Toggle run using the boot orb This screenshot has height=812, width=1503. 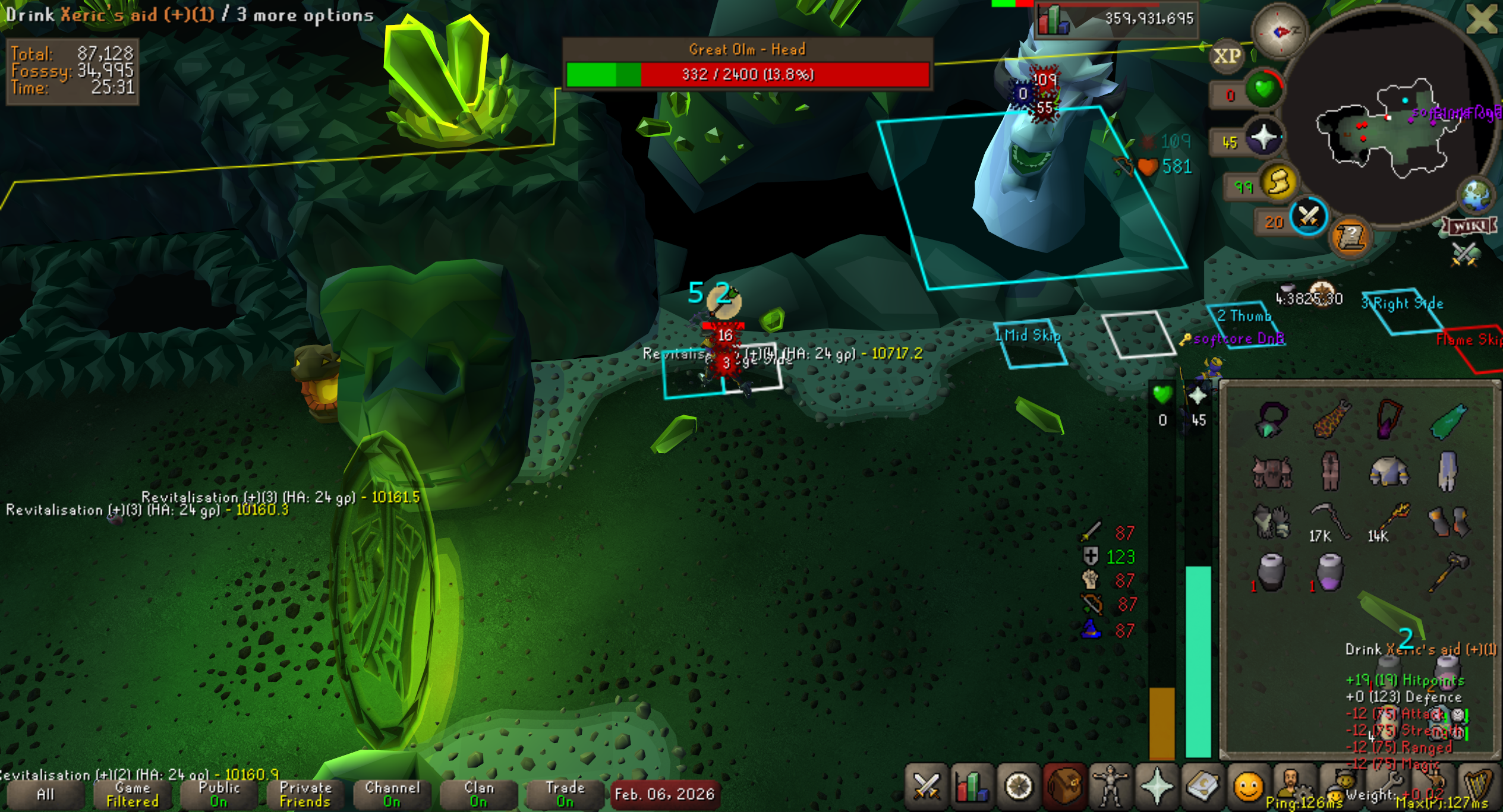click(1279, 182)
